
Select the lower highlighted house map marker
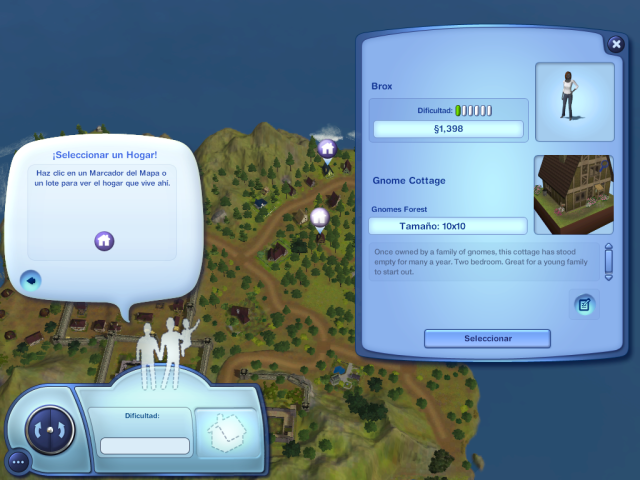[x=319, y=217]
